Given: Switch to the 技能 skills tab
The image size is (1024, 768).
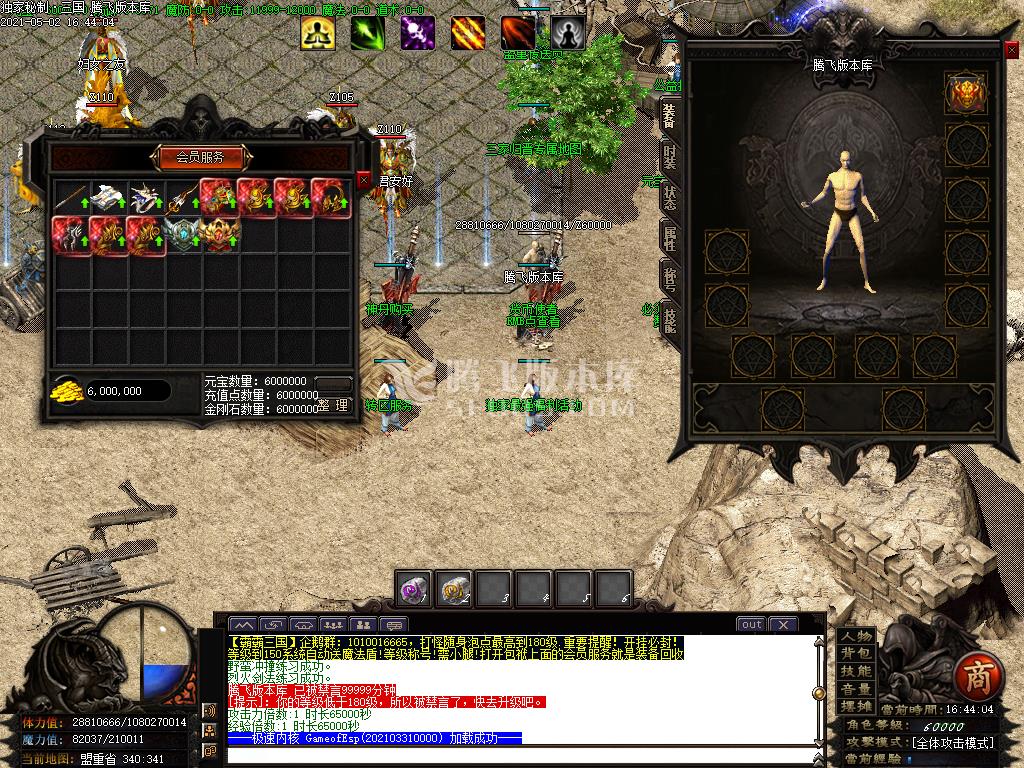Looking at the screenshot, I should click(669, 320).
